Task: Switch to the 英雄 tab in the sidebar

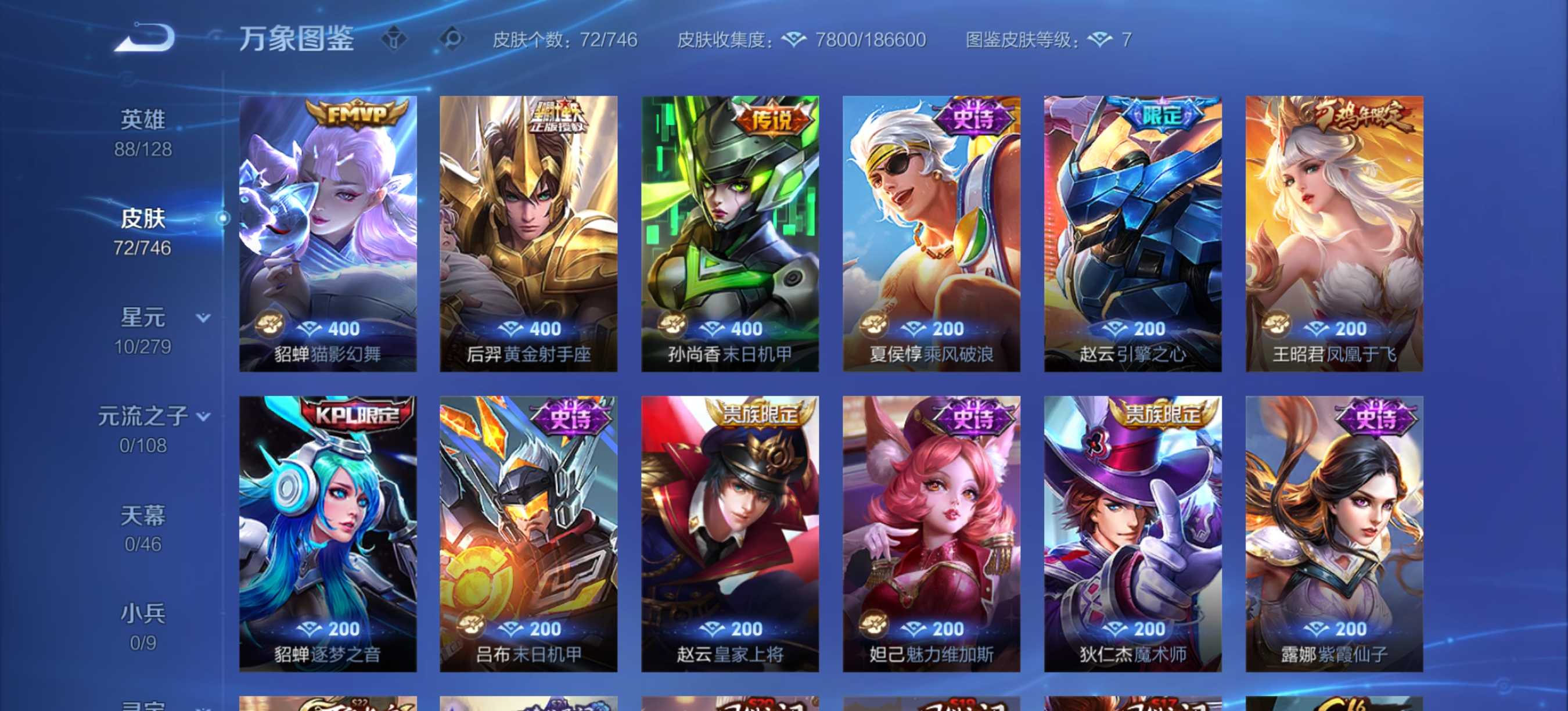Action: pos(142,119)
